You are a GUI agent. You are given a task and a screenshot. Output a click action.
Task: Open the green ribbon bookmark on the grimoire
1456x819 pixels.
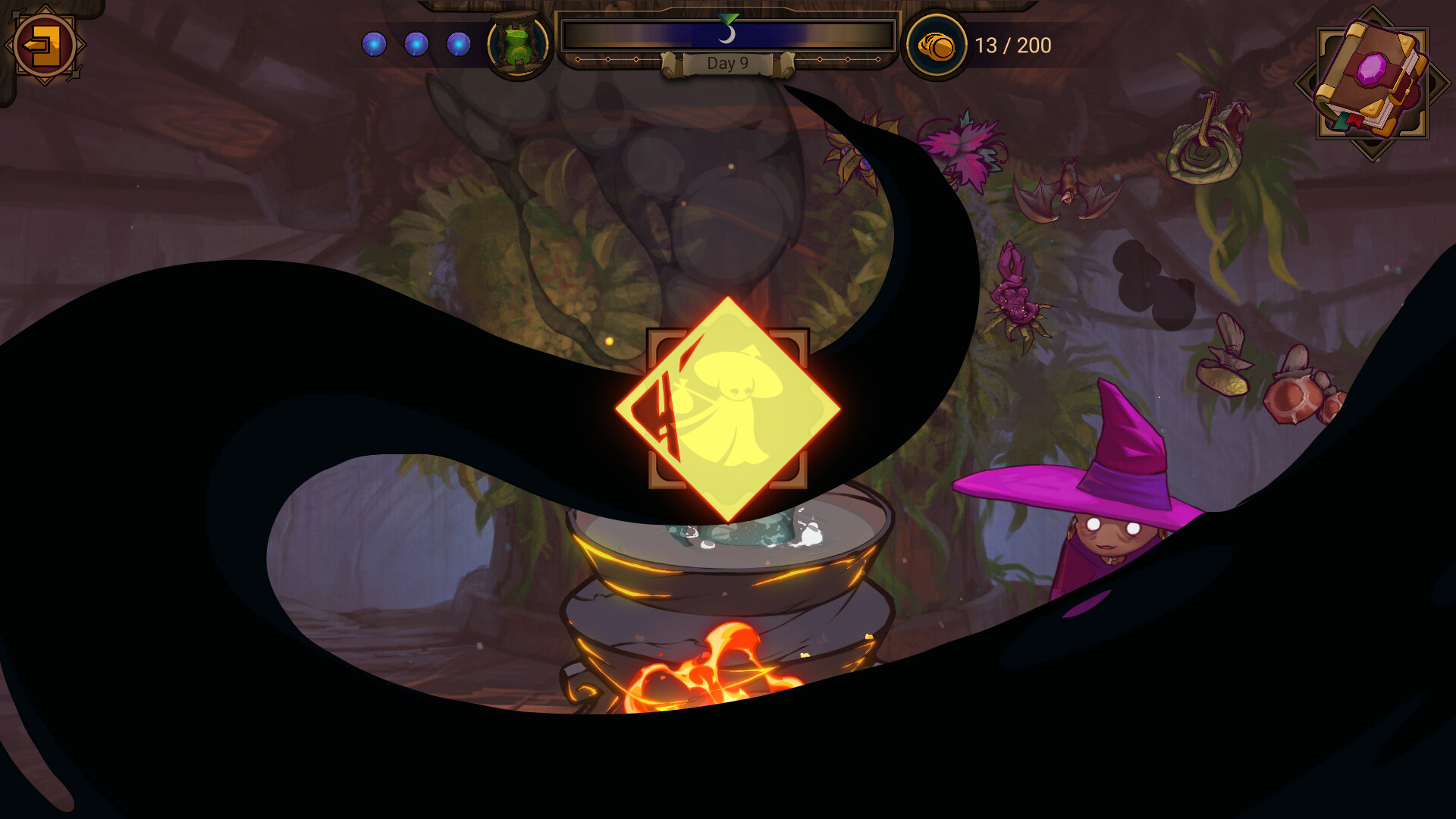(1341, 122)
